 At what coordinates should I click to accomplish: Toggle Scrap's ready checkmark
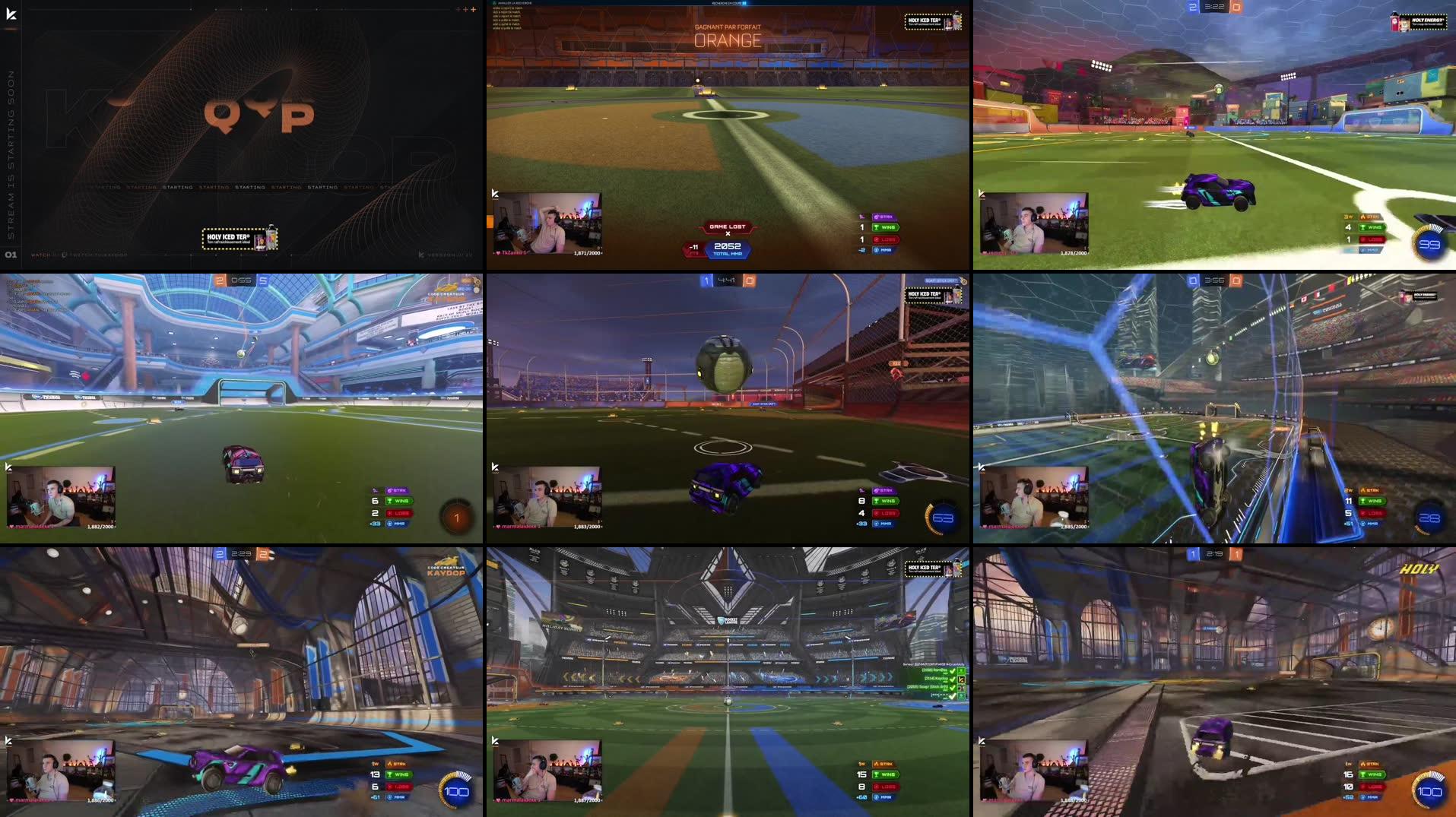click(953, 688)
